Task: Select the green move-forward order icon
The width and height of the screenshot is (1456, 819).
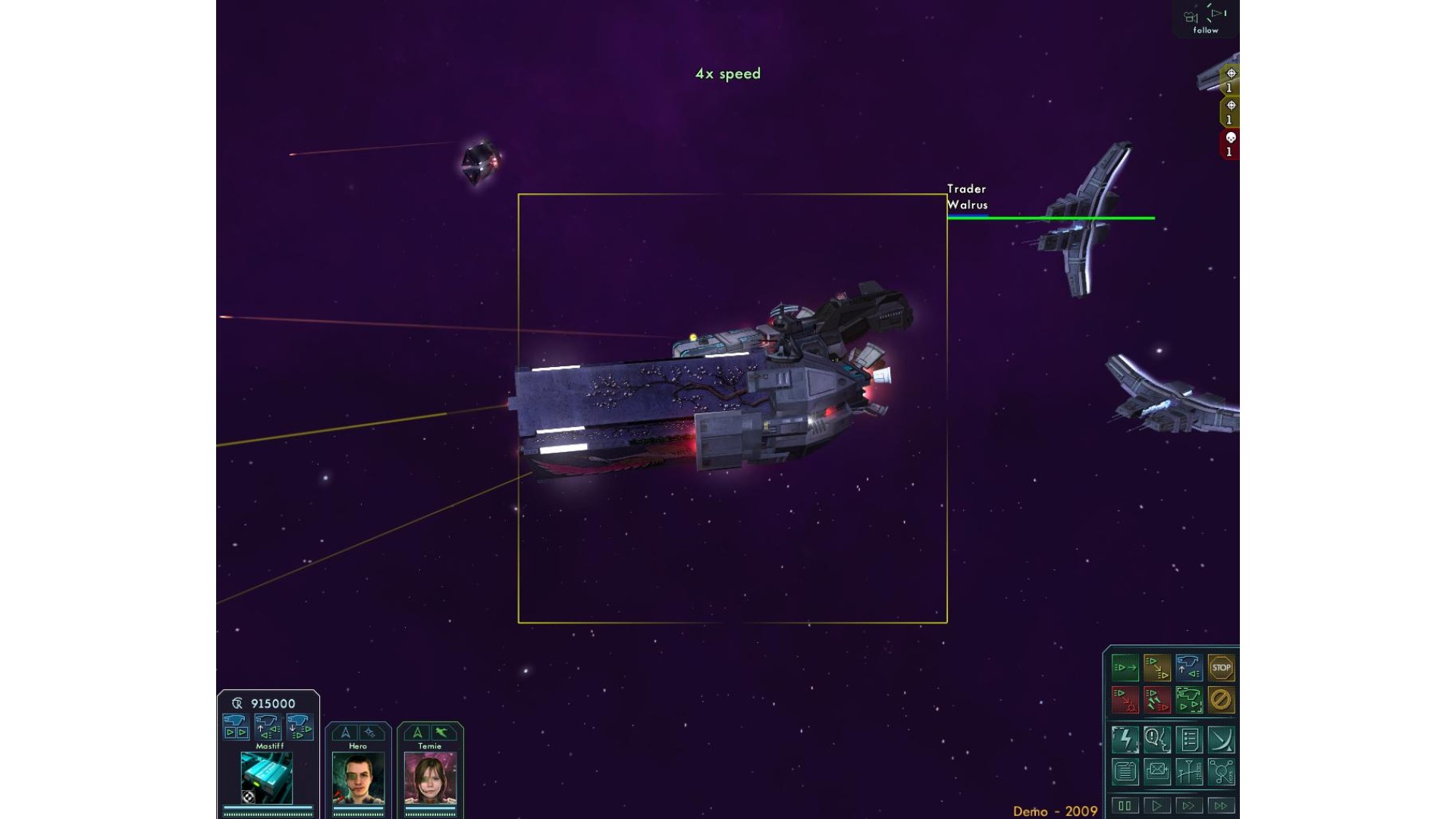Action: (x=1125, y=668)
